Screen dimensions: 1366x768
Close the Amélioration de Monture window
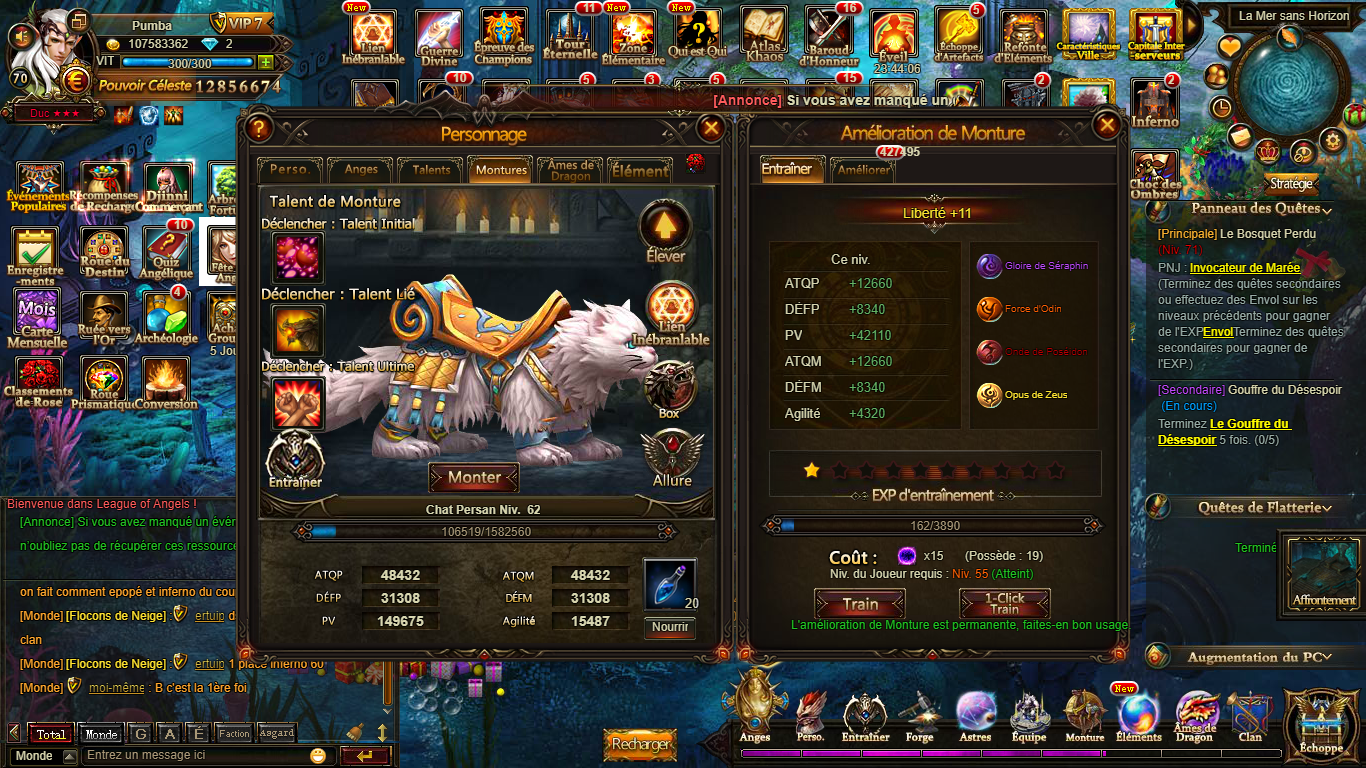tap(1106, 126)
